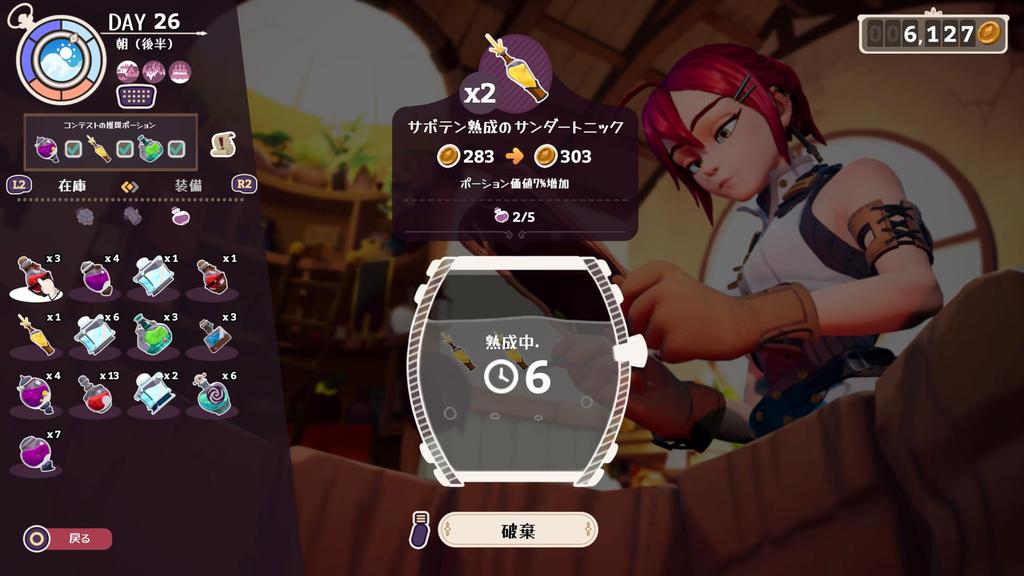Viewport: 1024px width, 576px height.
Task: Select the purple potion with x7 count
Action: pyautogui.click(x=37, y=451)
